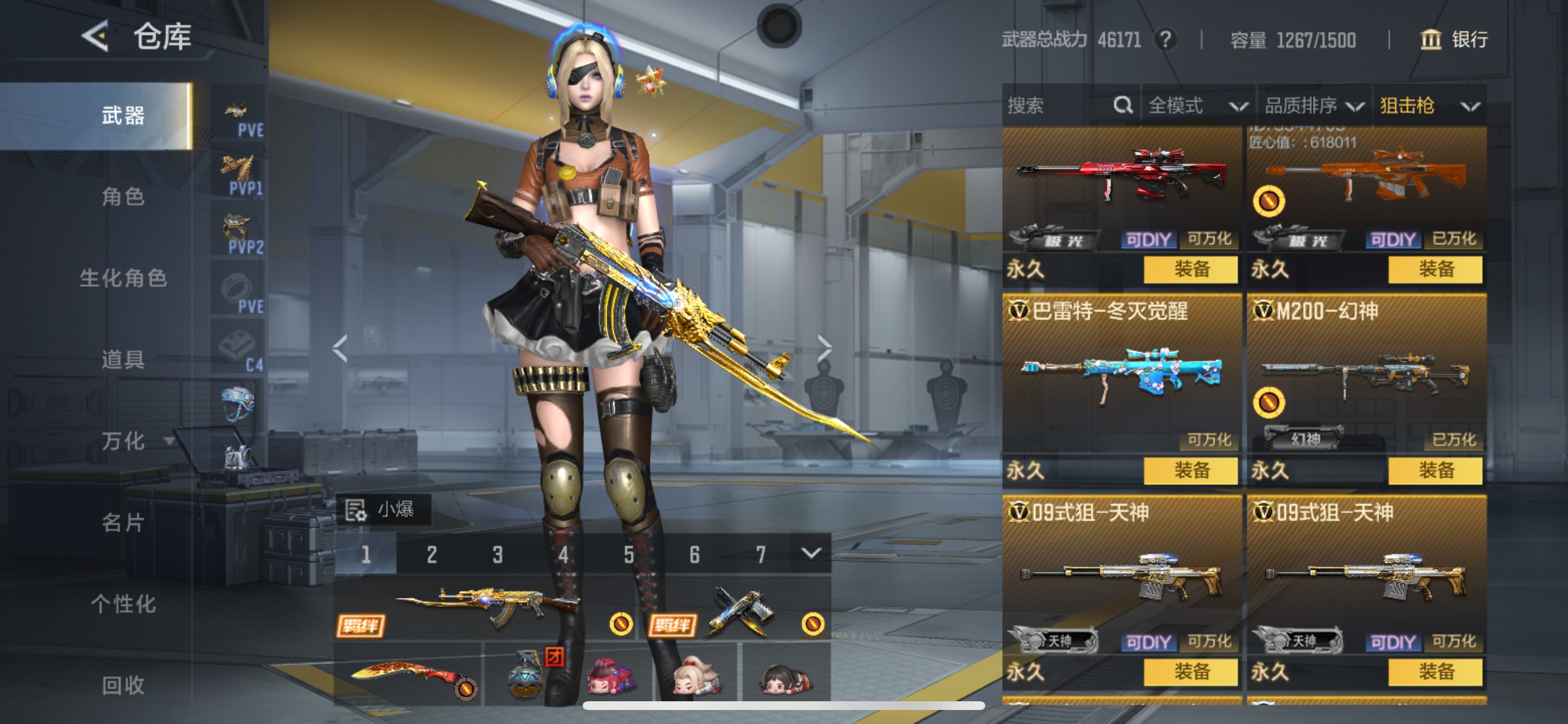The image size is (1568, 724).
Task: Open the 银行 bank
Action: (1454, 40)
